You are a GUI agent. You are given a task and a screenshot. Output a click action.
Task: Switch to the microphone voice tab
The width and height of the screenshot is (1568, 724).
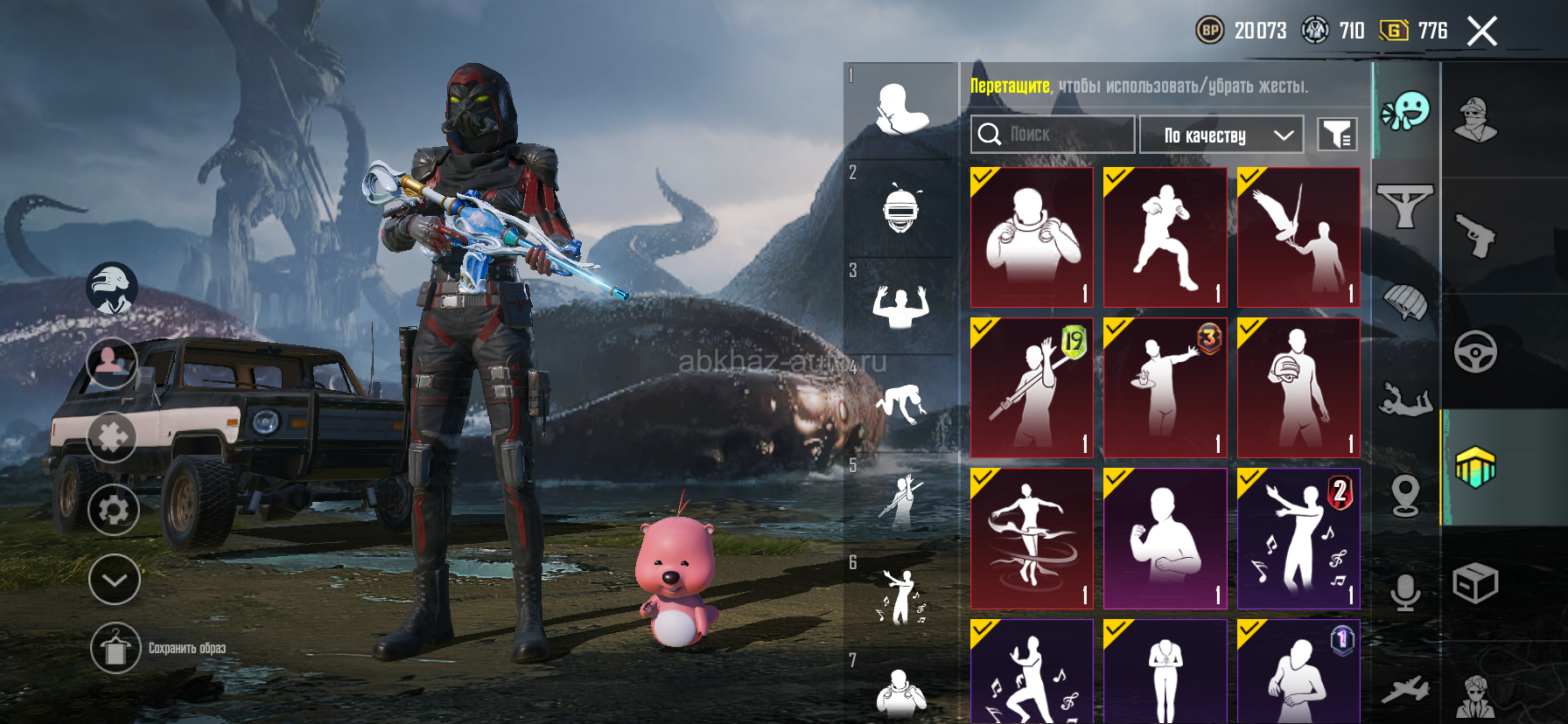pos(1405,592)
